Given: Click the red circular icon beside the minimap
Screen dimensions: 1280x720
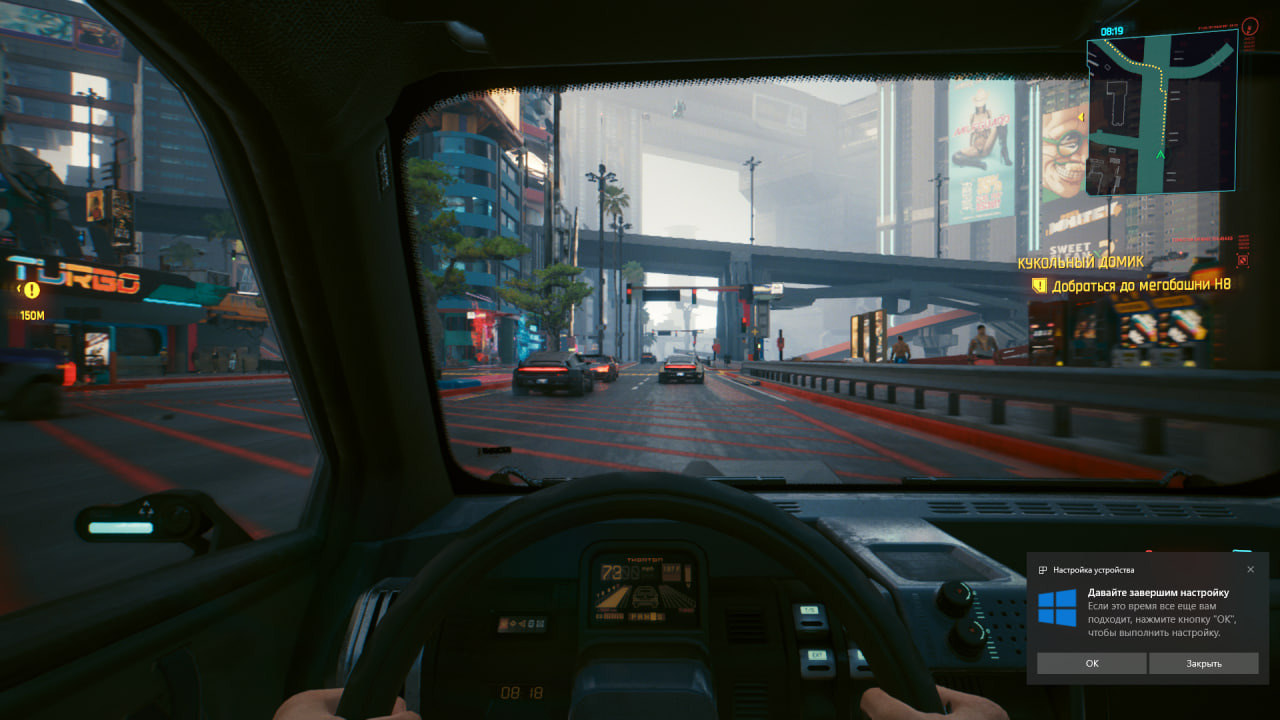Looking at the screenshot, I should pos(1251,24).
